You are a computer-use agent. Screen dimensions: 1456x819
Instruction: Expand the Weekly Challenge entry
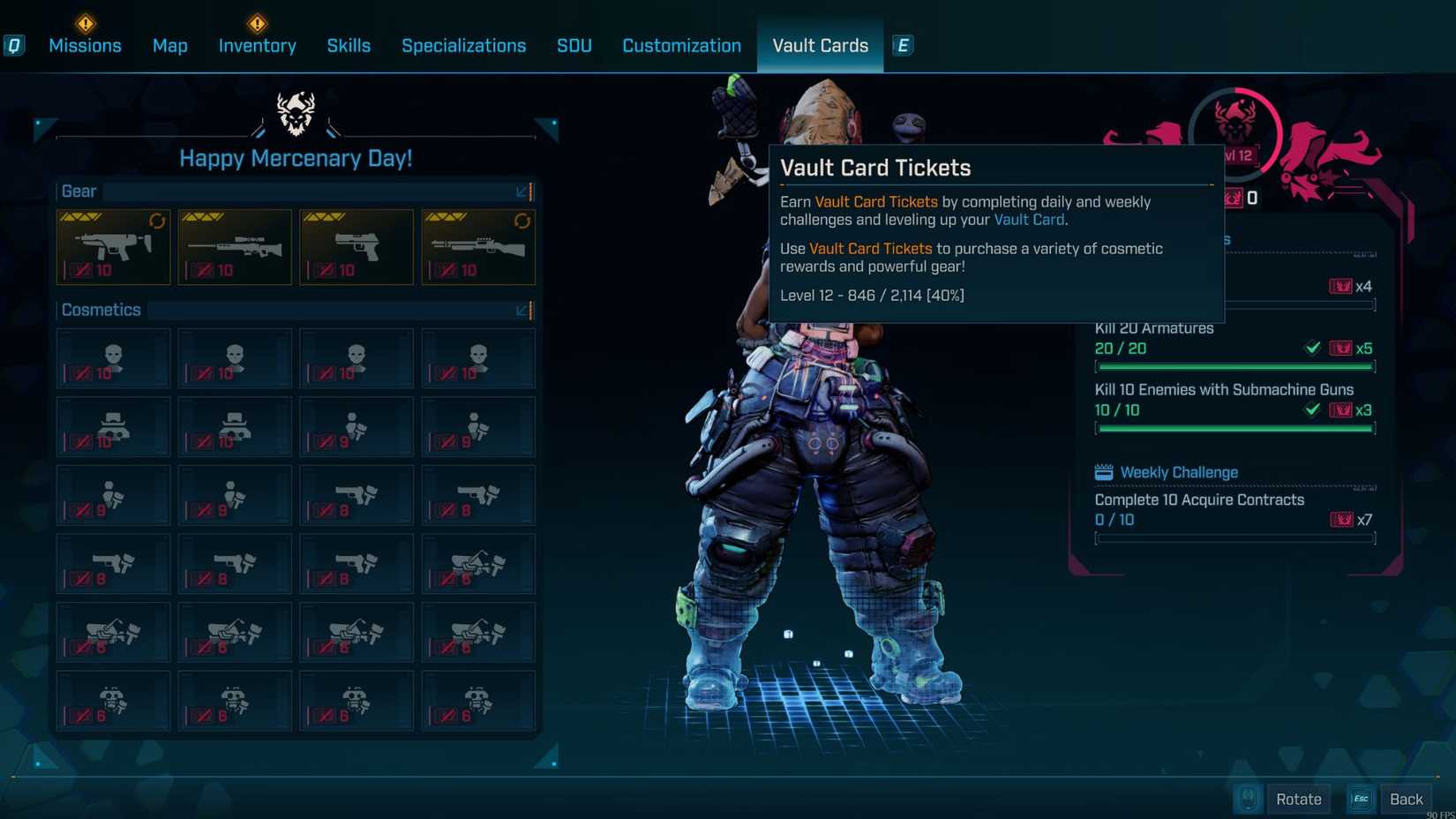click(x=1198, y=500)
